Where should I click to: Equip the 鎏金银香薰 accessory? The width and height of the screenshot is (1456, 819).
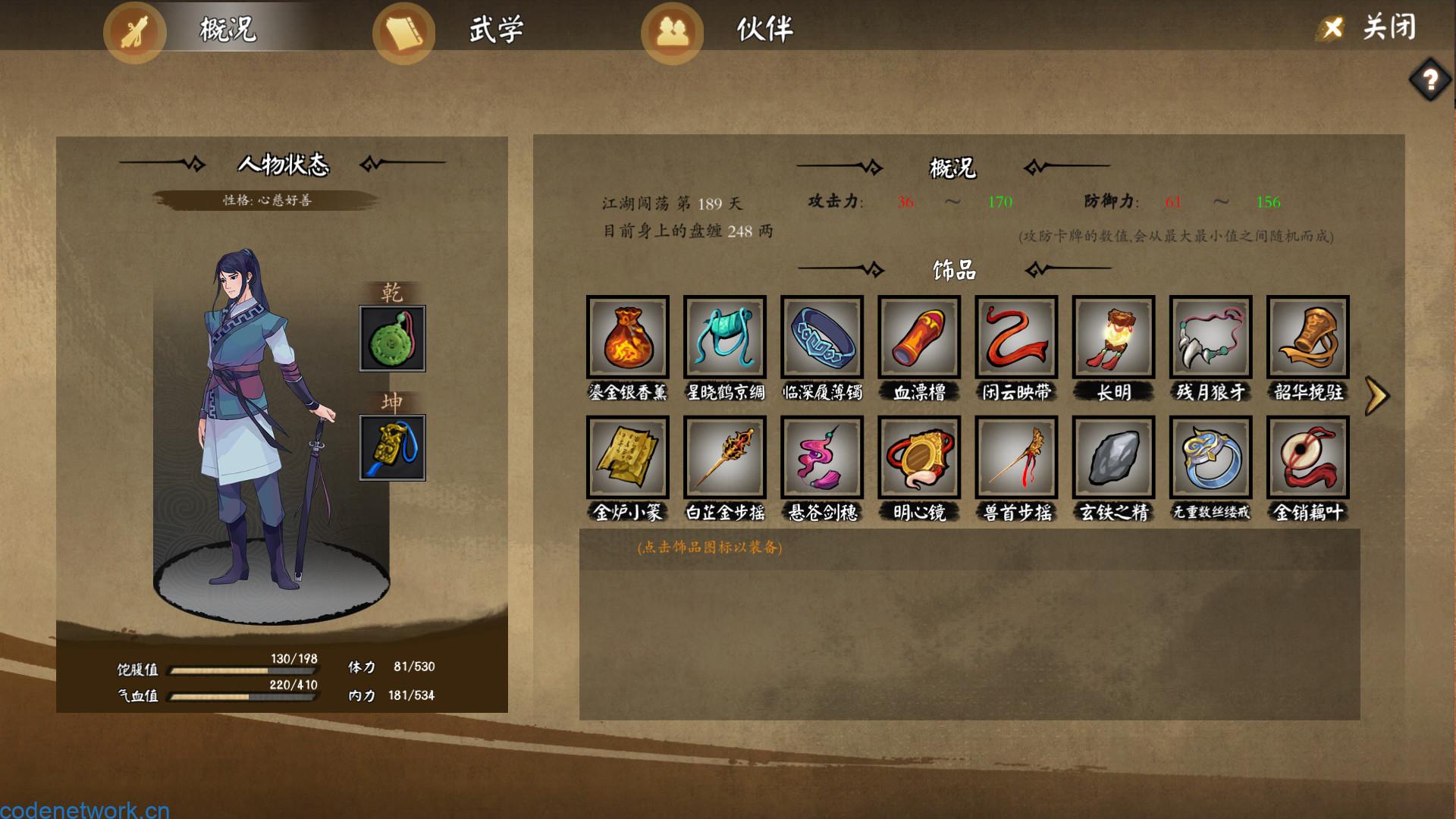pyautogui.click(x=628, y=337)
